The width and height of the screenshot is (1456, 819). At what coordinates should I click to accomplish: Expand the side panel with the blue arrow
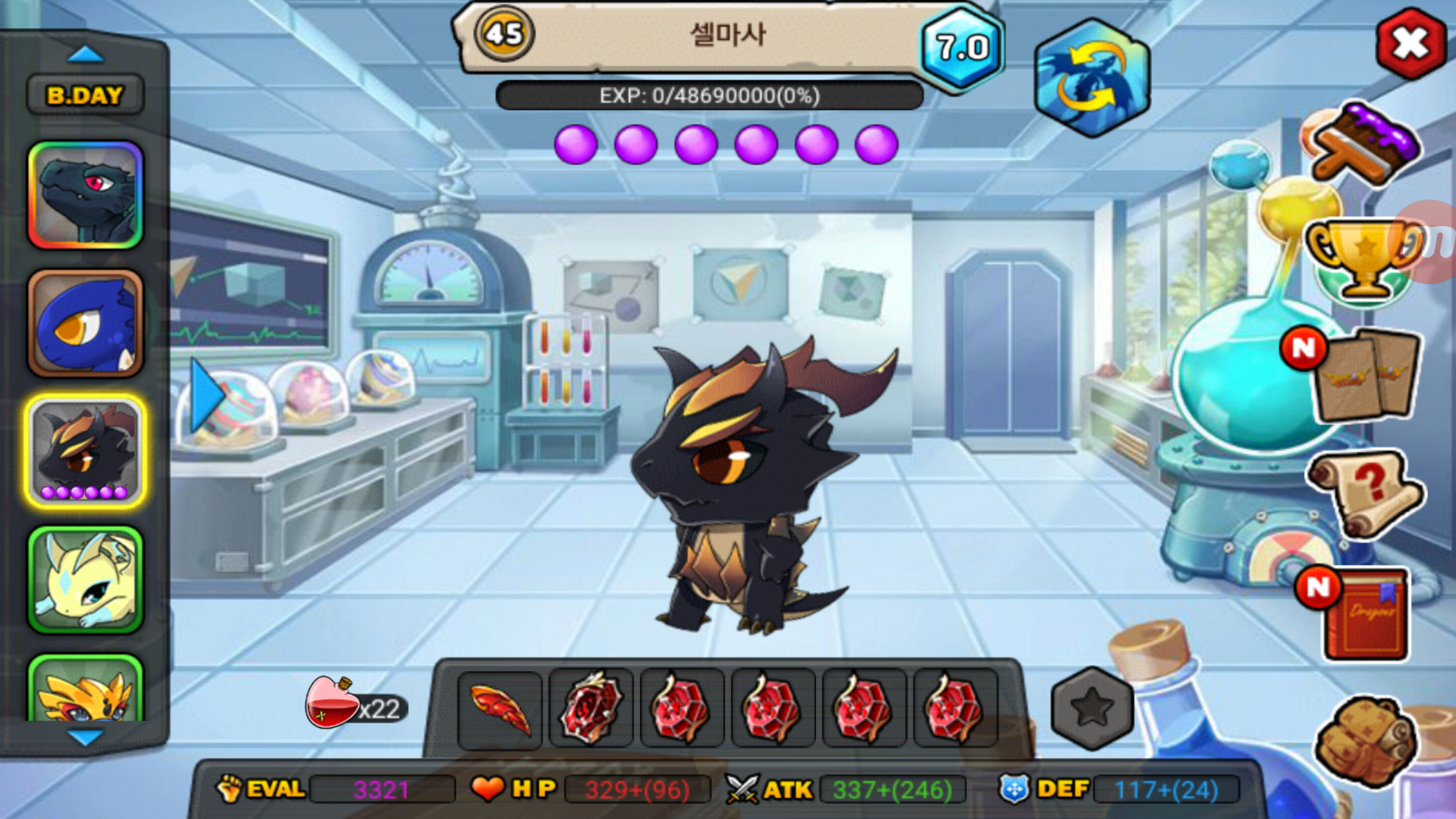point(205,396)
